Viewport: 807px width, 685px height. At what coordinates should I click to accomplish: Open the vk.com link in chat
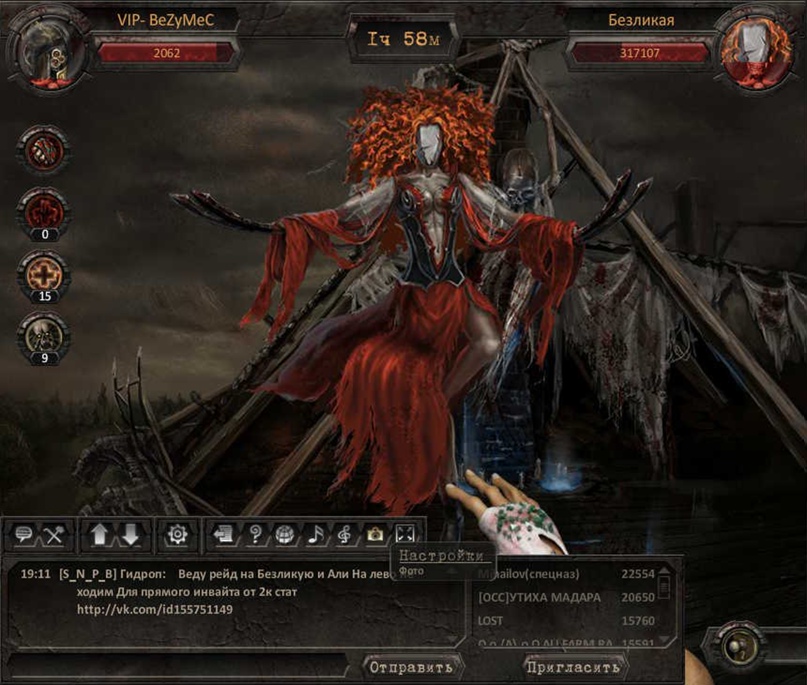(154, 610)
